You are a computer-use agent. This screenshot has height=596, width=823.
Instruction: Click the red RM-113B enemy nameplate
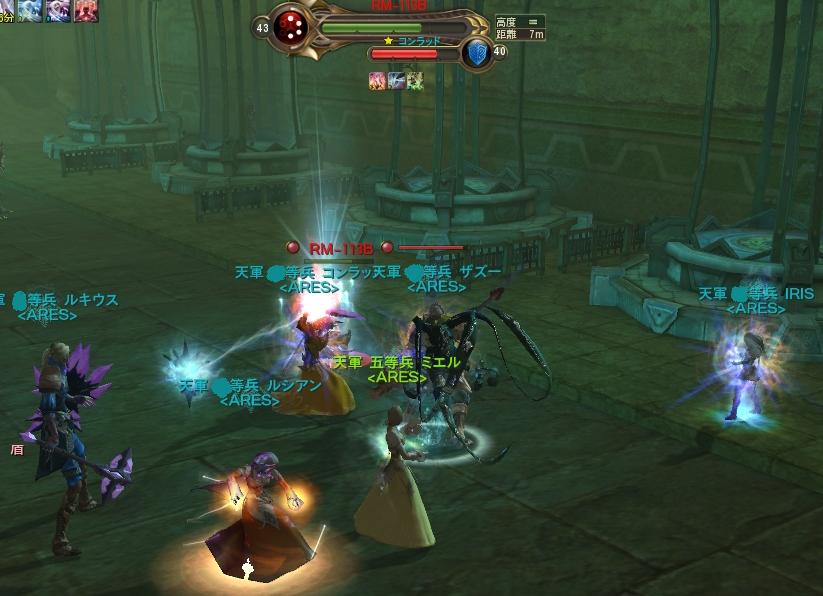click(340, 247)
